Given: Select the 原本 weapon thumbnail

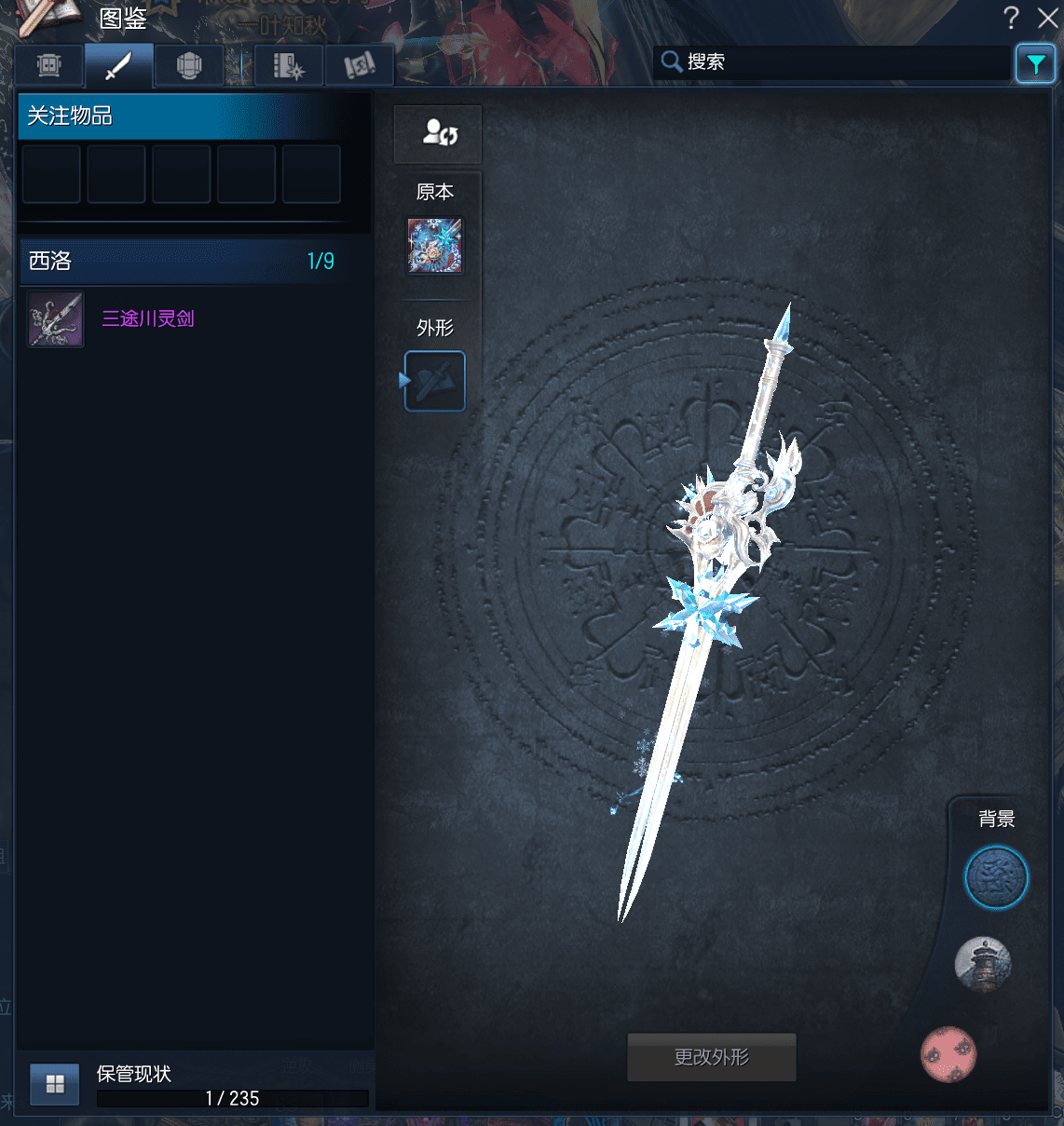Looking at the screenshot, I should click(435, 246).
